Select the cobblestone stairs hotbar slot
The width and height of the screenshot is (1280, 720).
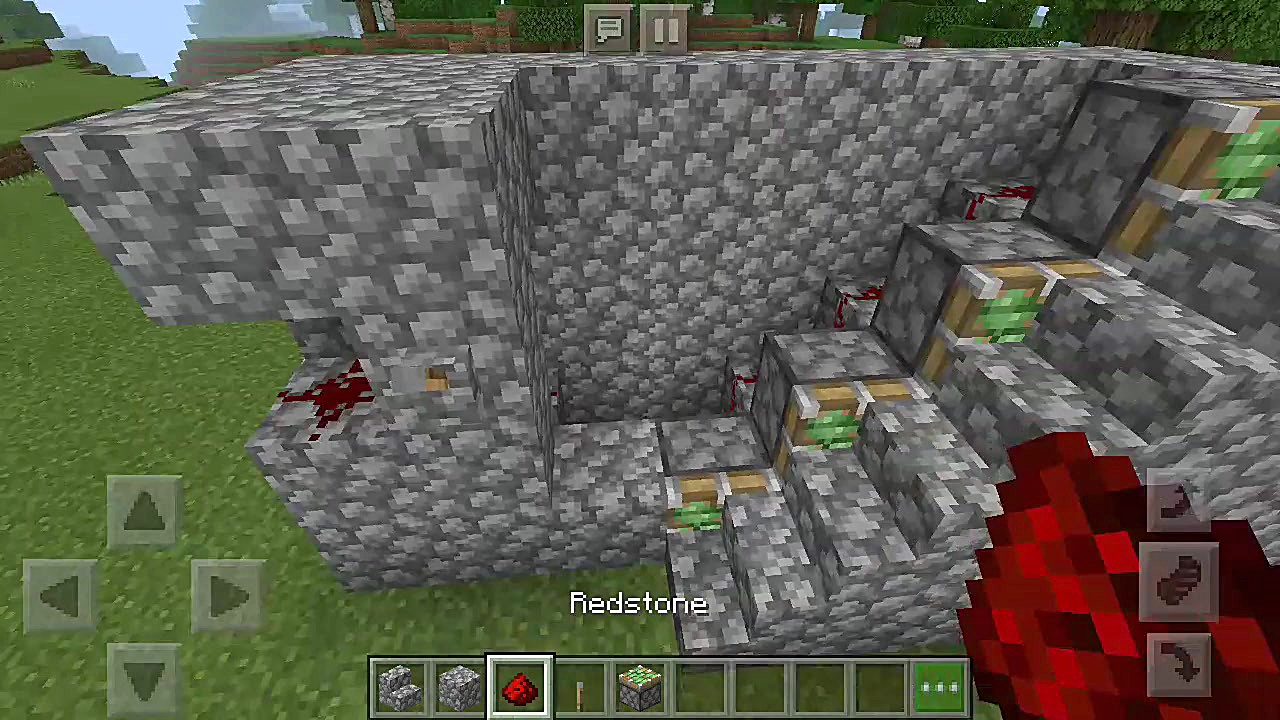point(401,688)
